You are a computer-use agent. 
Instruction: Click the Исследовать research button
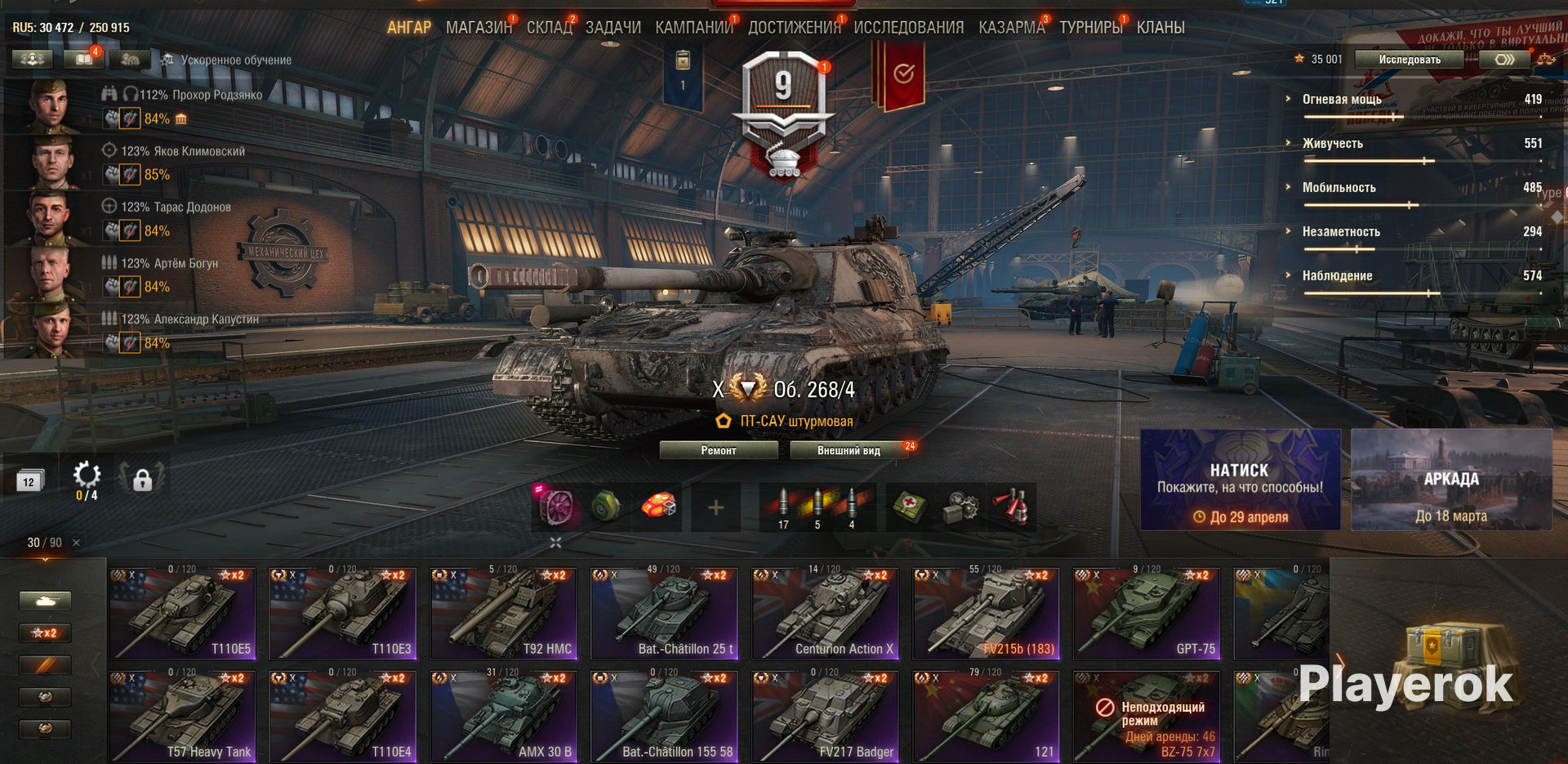pos(1409,60)
